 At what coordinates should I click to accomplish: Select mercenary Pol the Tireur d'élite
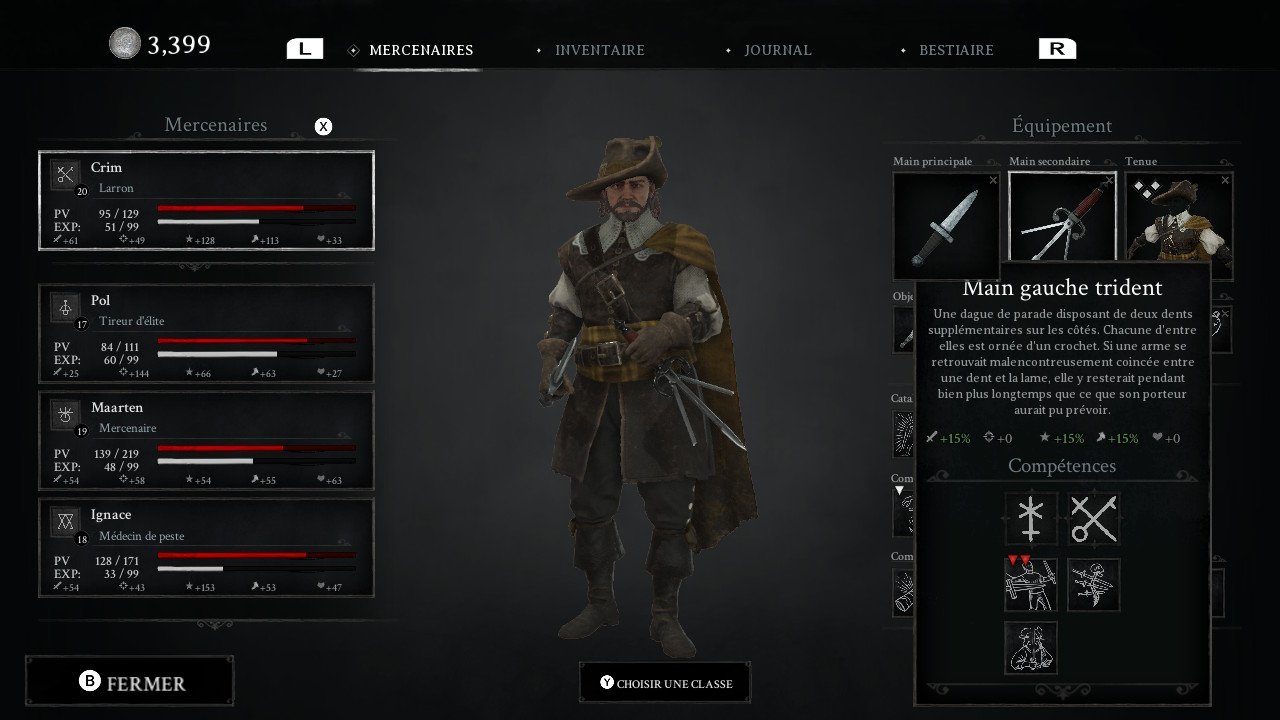[206, 333]
